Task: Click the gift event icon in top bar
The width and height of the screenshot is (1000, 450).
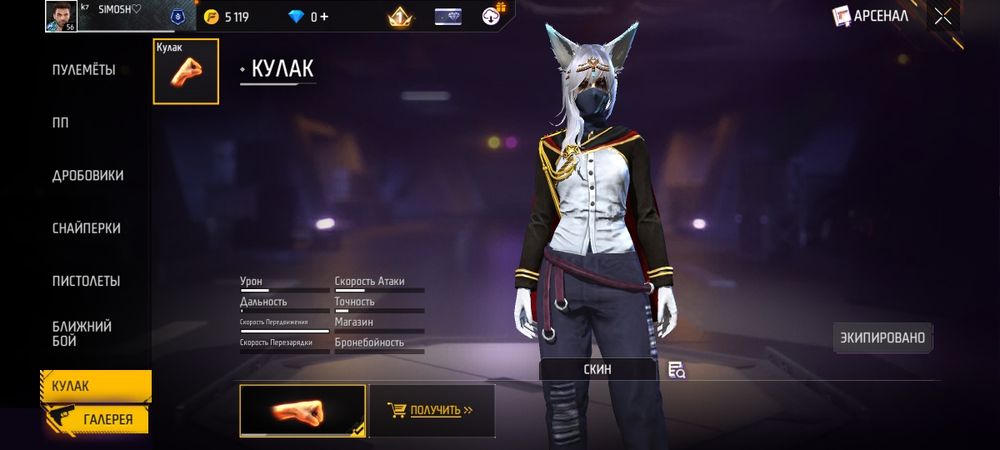Action: click(494, 15)
